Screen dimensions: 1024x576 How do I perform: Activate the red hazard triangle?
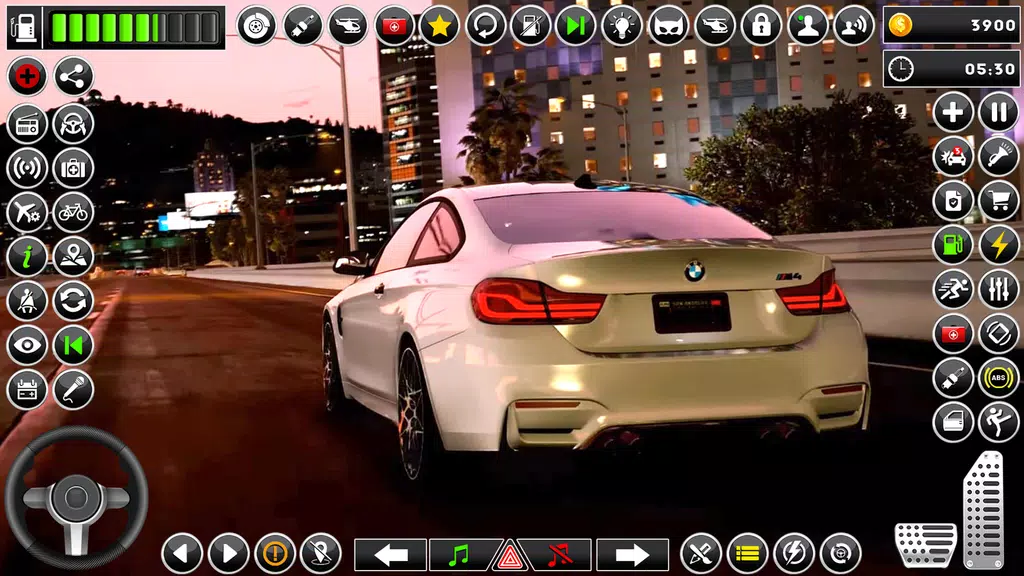point(510,554)
